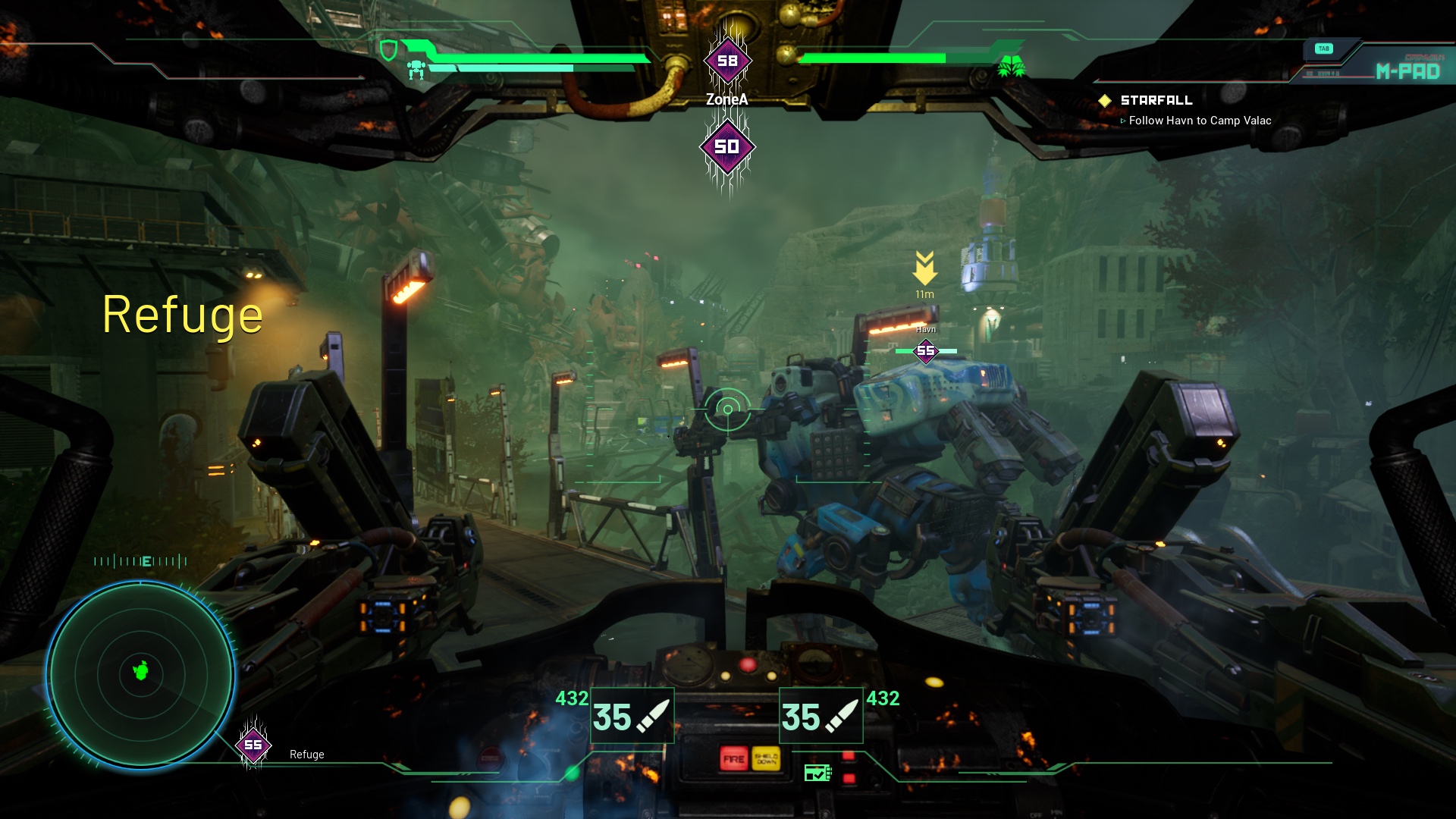Click Havn's level 55 nameplate badge

click(x=926, y=351)
